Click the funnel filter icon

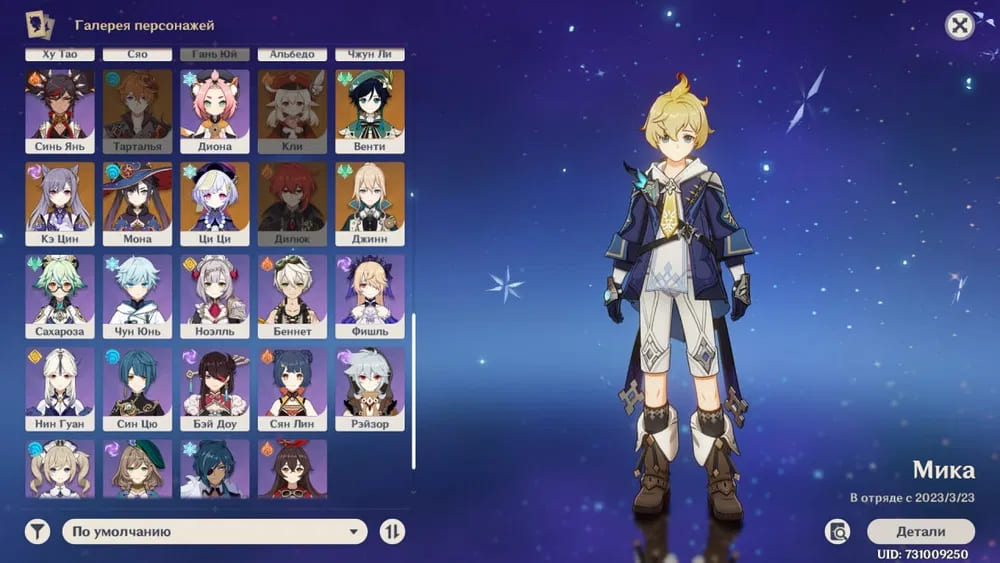point(37,532)
